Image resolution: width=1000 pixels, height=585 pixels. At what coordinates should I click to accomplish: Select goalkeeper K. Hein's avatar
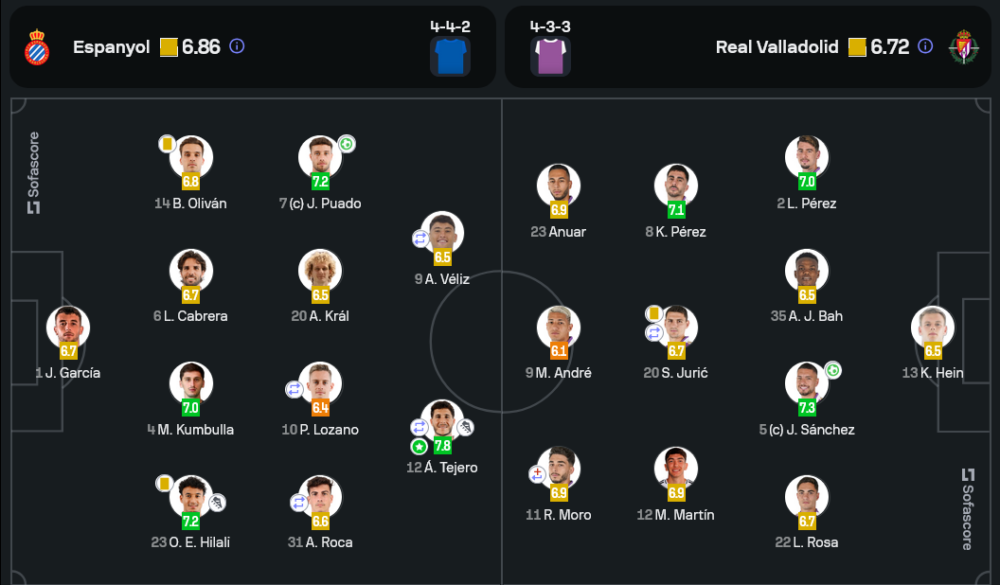933,328
